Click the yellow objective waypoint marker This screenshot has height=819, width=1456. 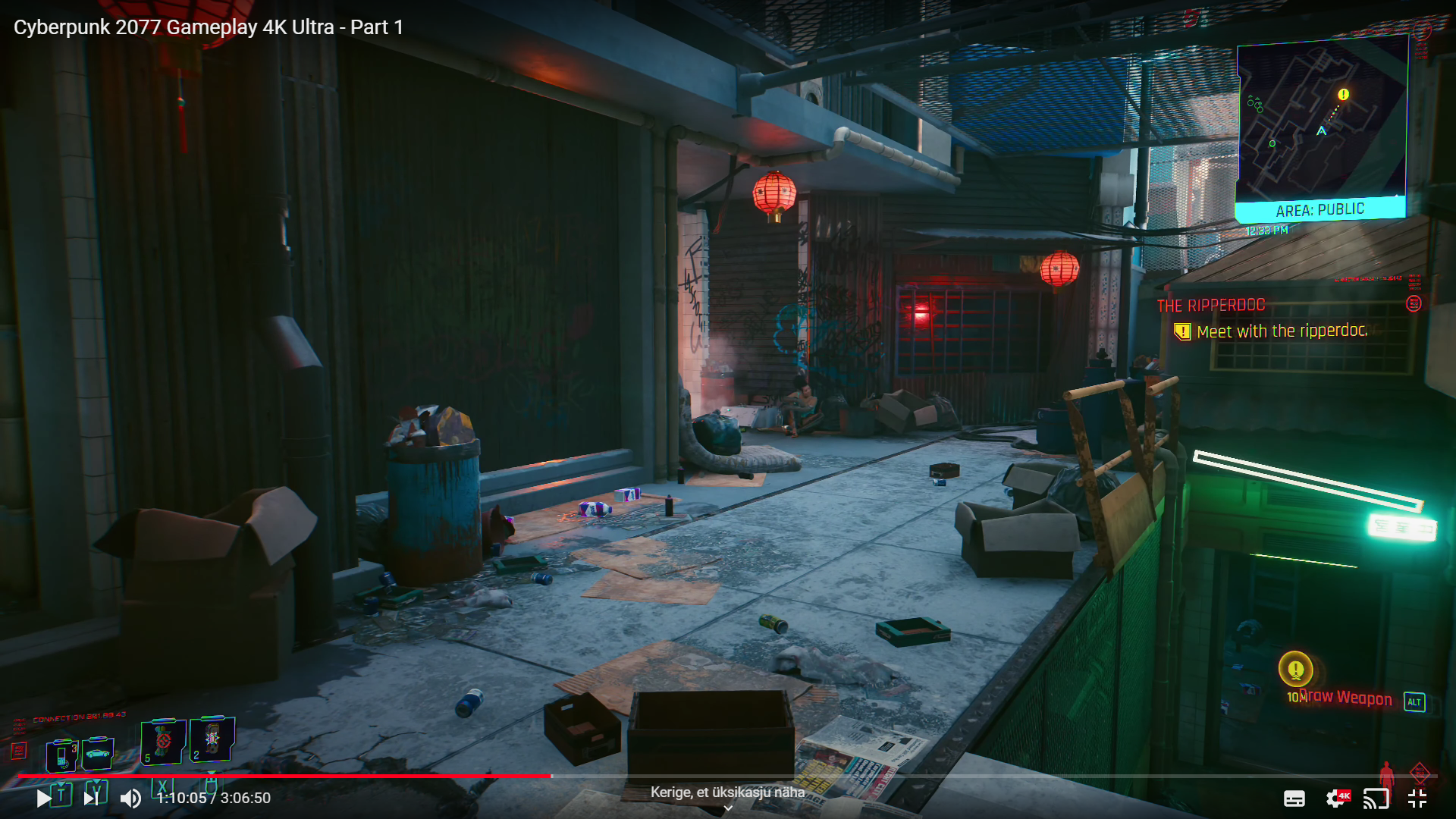click(x=1295, y=669)
